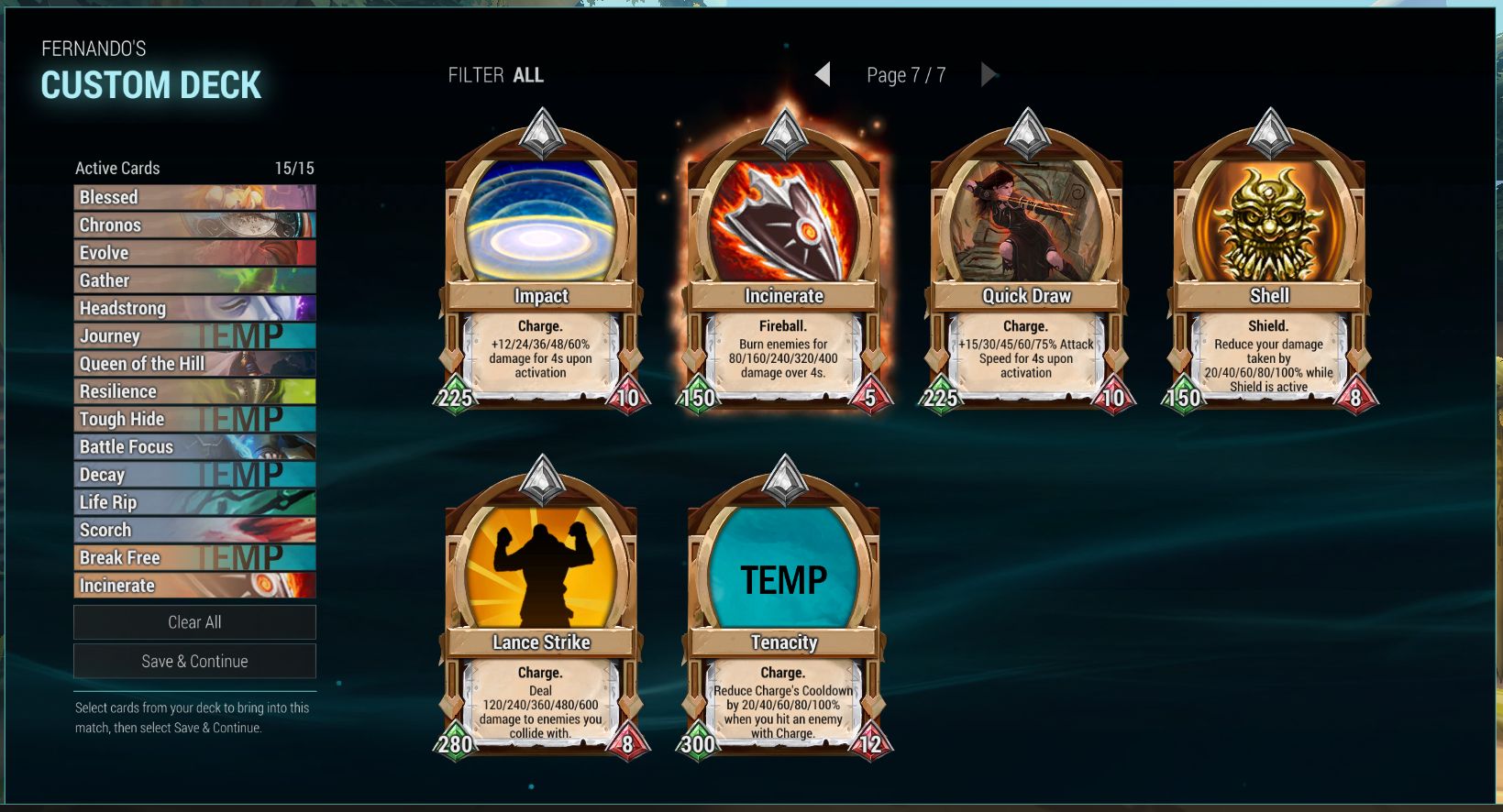Click the Clear All button
This screenshot has width=1503, height=812.
point(193,621)
